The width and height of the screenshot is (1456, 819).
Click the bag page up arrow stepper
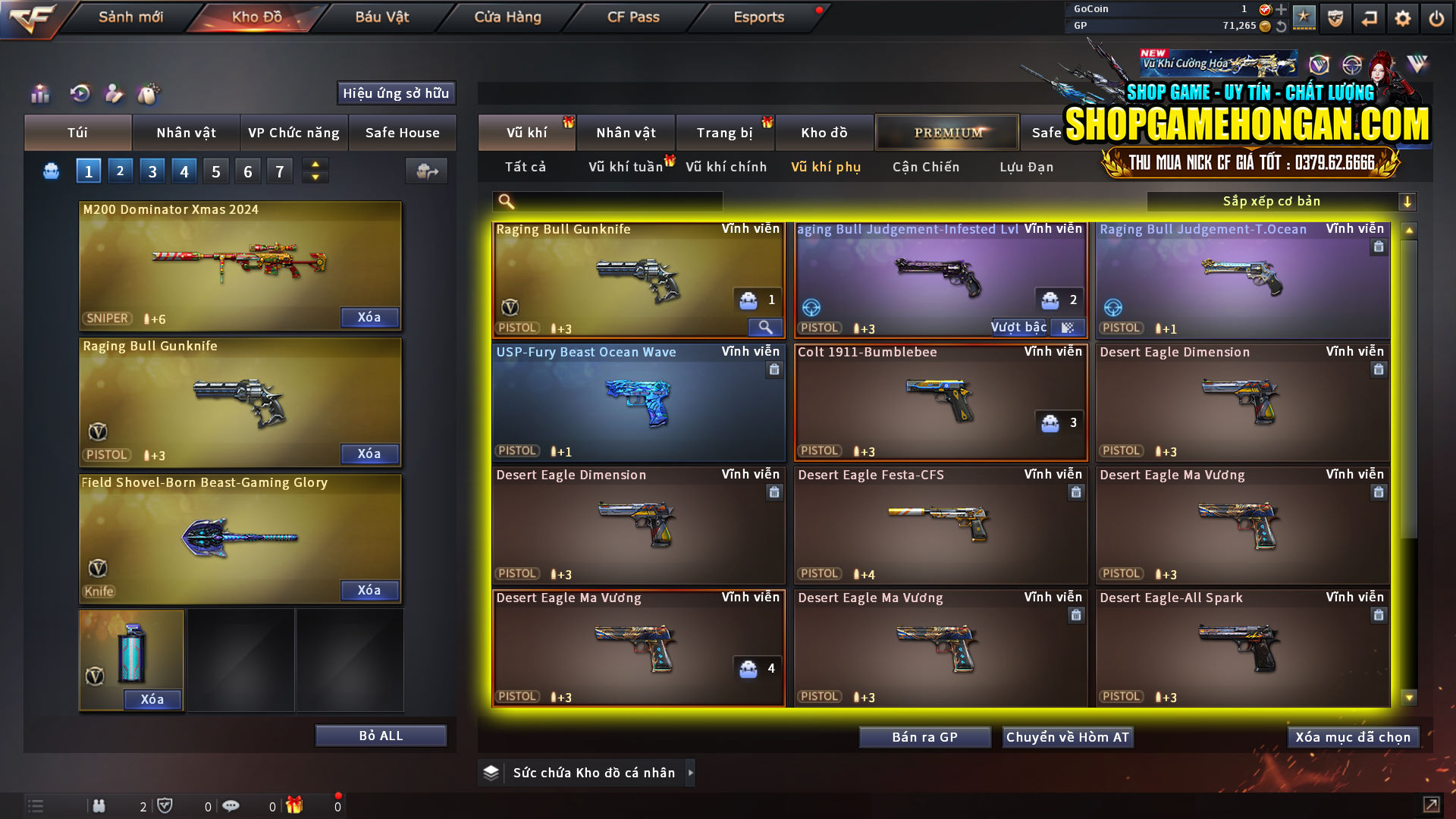click(314, 165)
